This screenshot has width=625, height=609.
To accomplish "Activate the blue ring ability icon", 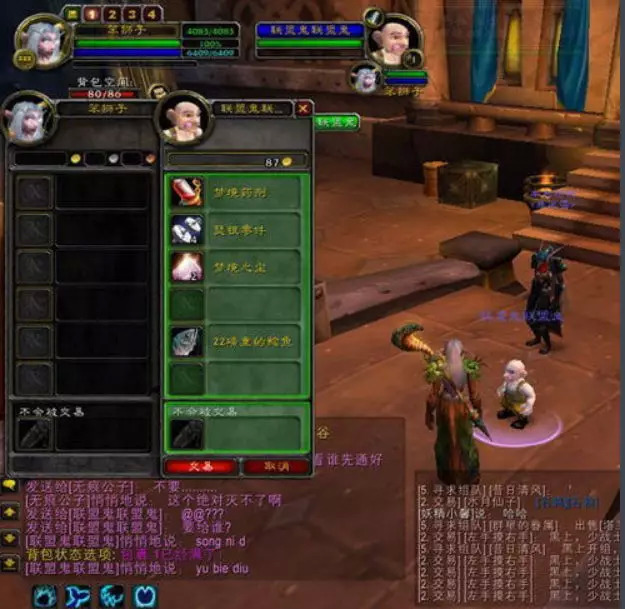I will pyautogui.click(x=146, y=596).
